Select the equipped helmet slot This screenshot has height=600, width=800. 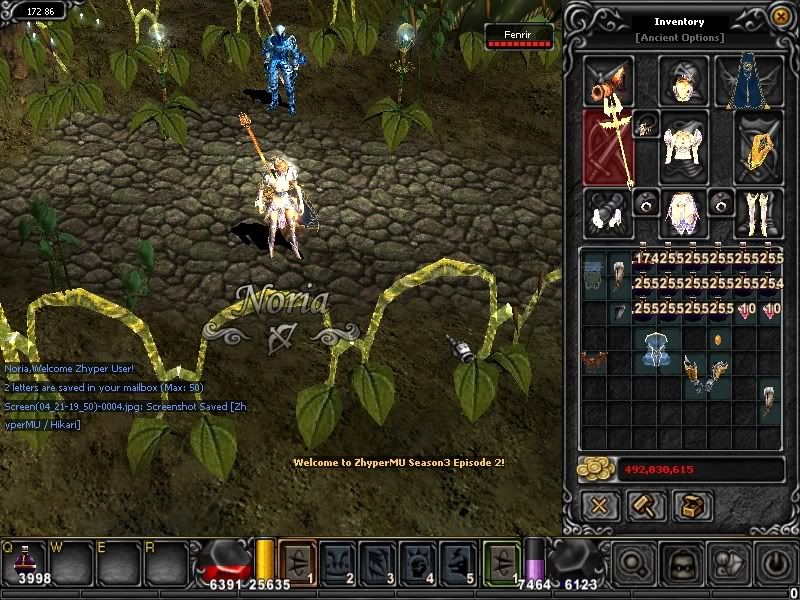683,81
